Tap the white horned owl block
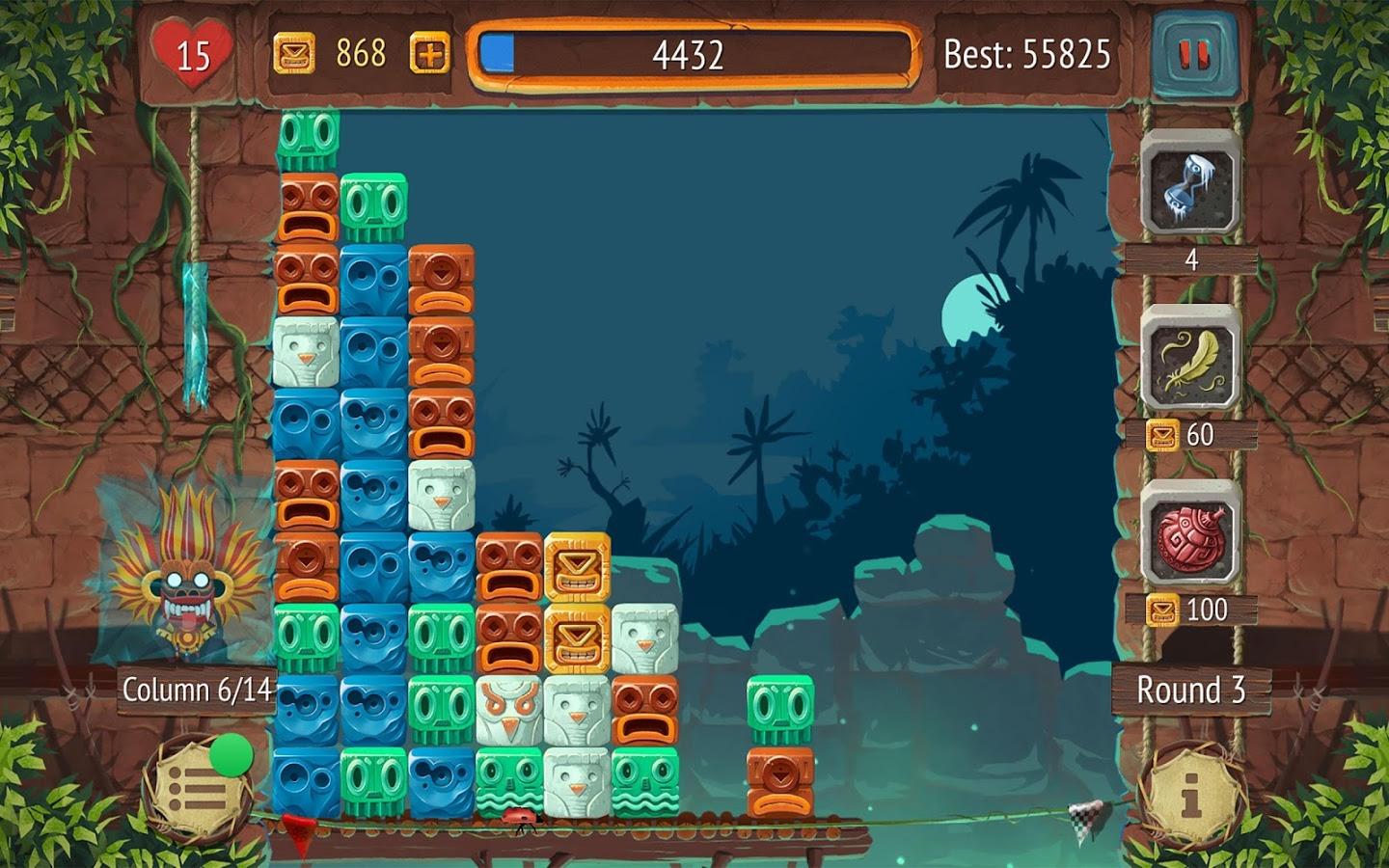Viewport: 1389px width, 868px height. click(x=508, y=710)
